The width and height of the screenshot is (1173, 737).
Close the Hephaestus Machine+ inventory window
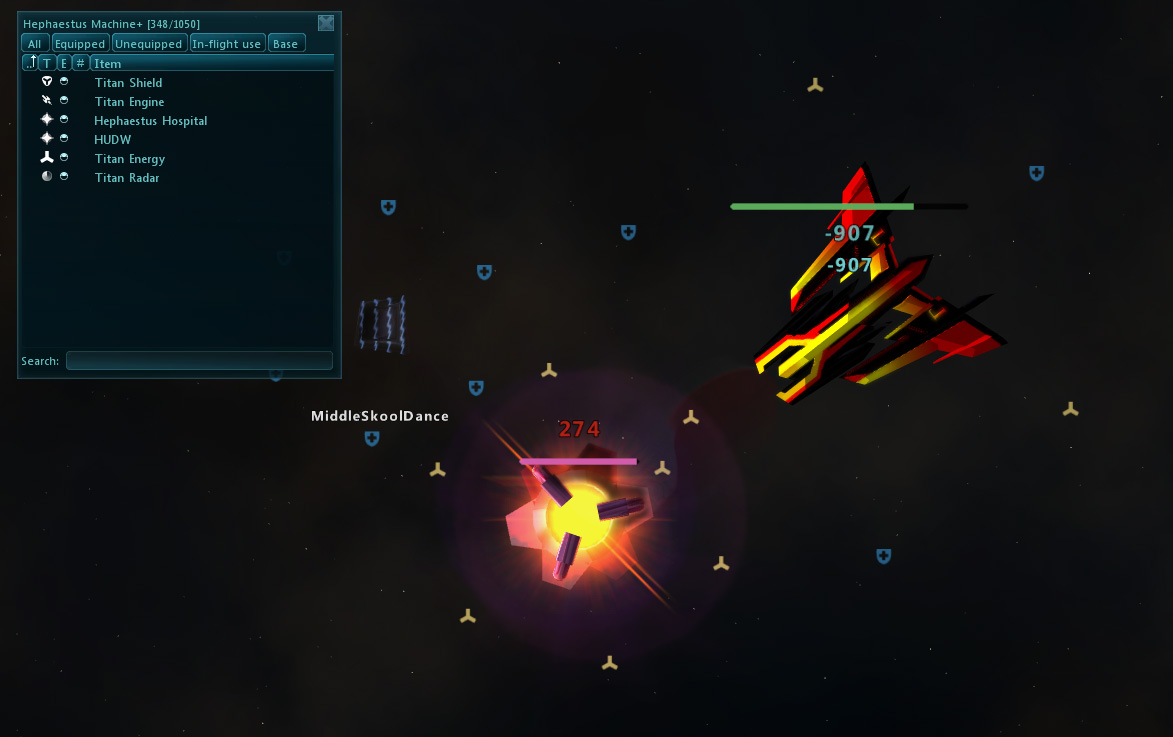pos(326,23)
